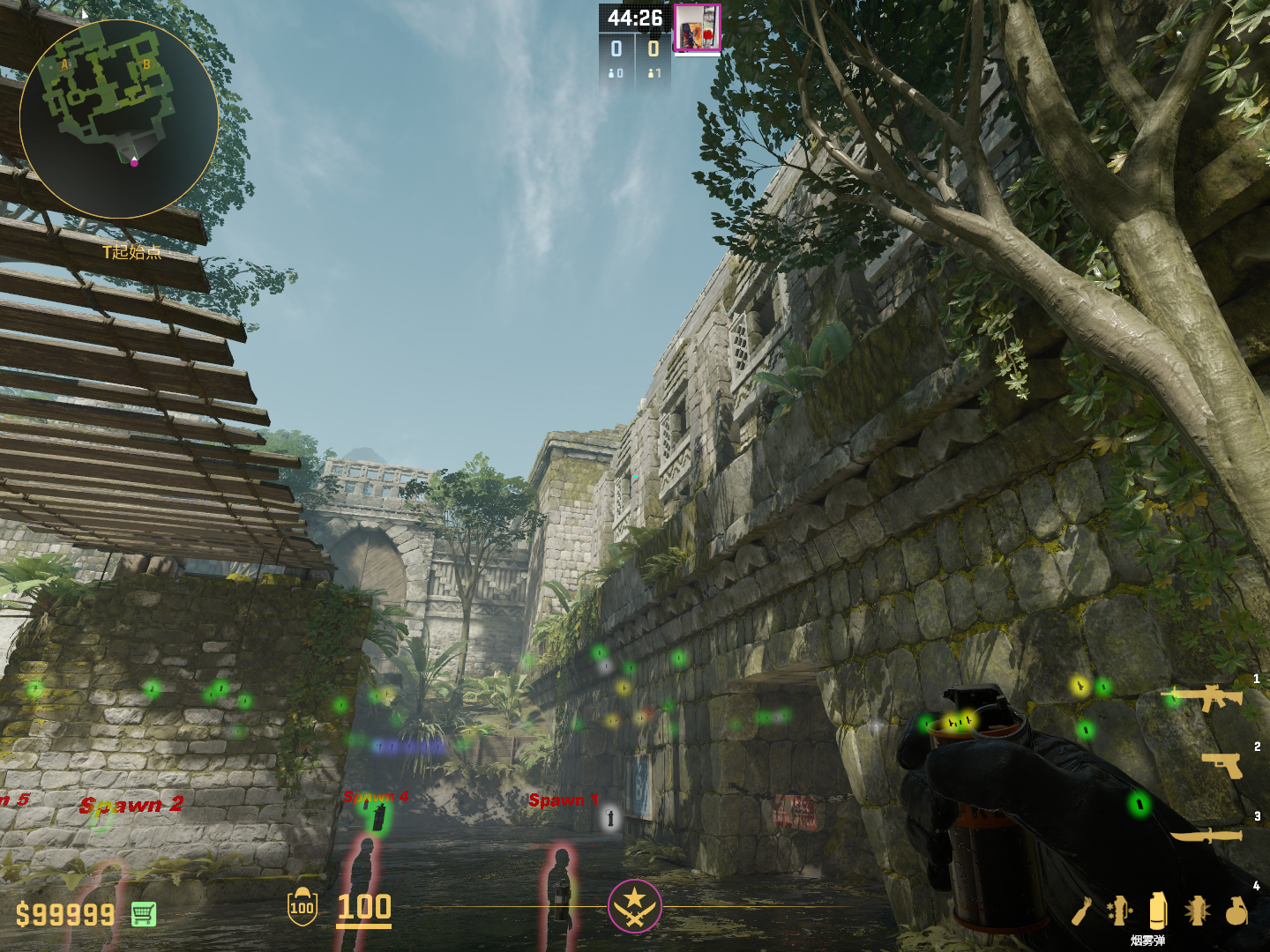Pick the highlighted smoke grenade icon
Screen dimensions: 1270x952
(x=1158, y=910)
